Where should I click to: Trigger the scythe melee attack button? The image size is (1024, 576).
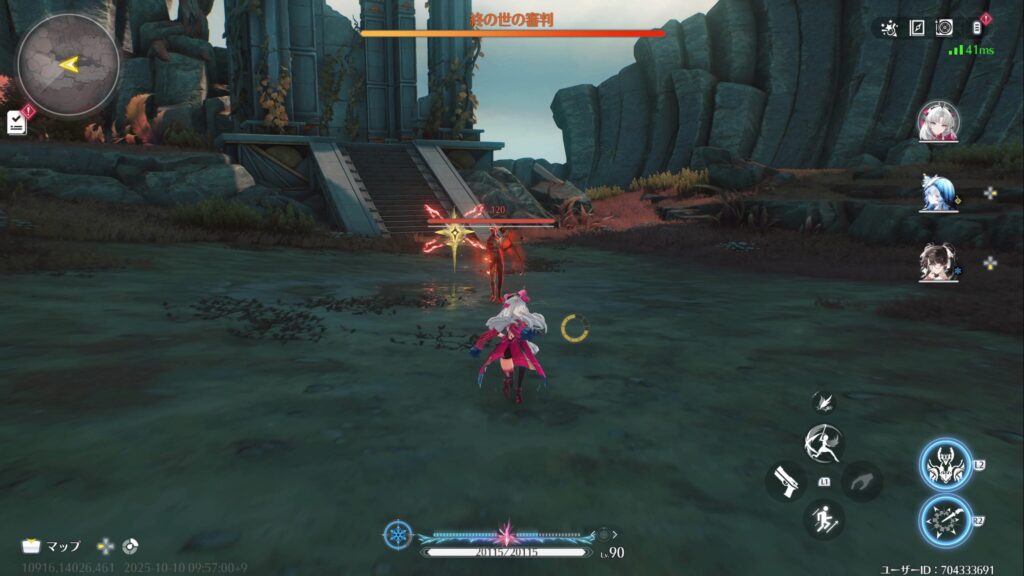click(x=824, y=442)
